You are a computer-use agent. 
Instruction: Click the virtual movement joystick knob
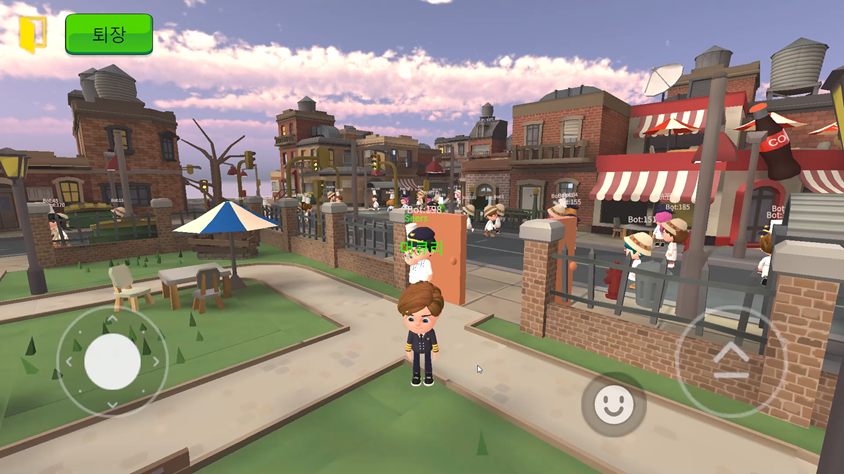point(112,361)
